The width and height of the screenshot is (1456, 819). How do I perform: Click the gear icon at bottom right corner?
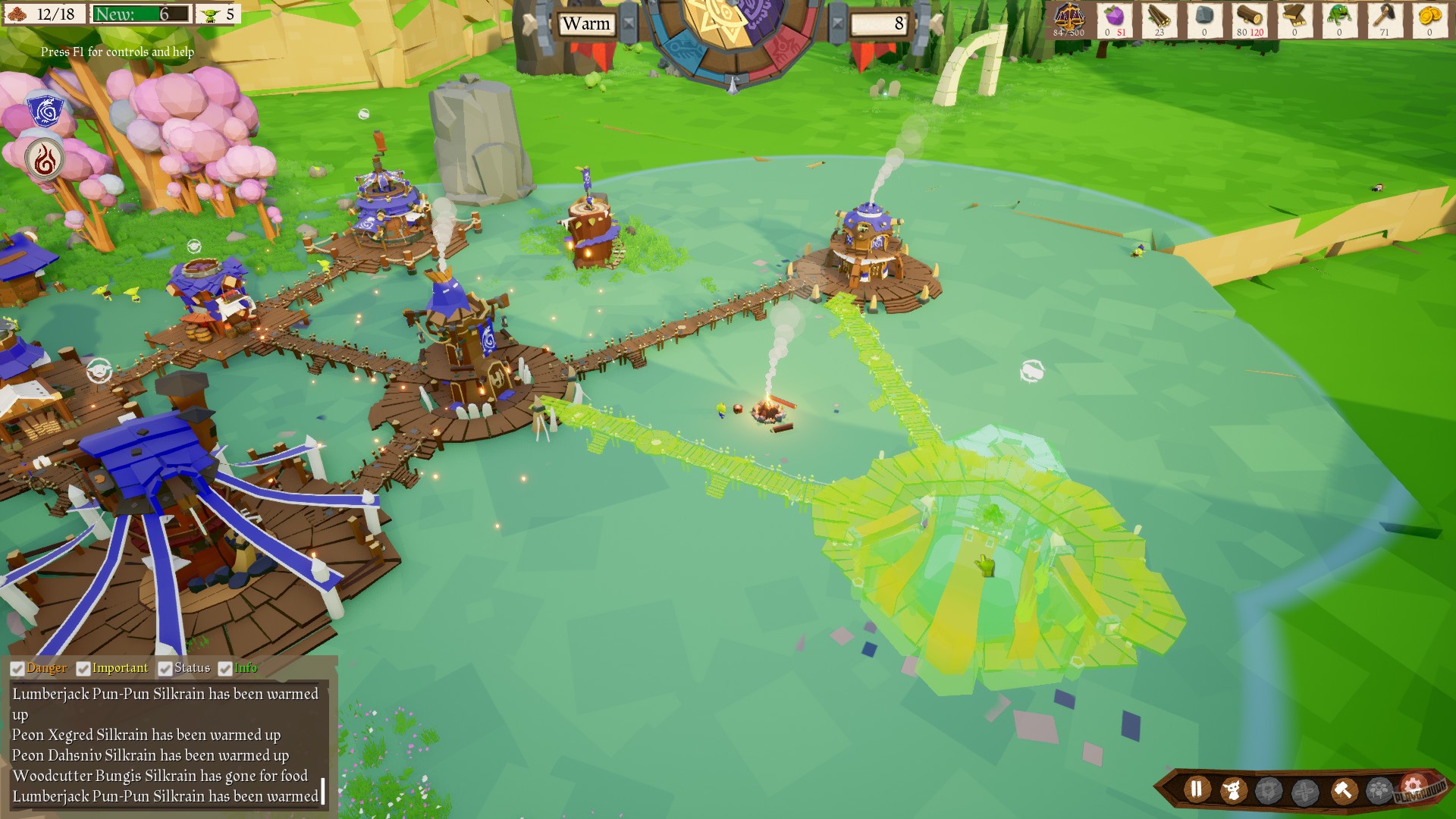point(1413,786)
